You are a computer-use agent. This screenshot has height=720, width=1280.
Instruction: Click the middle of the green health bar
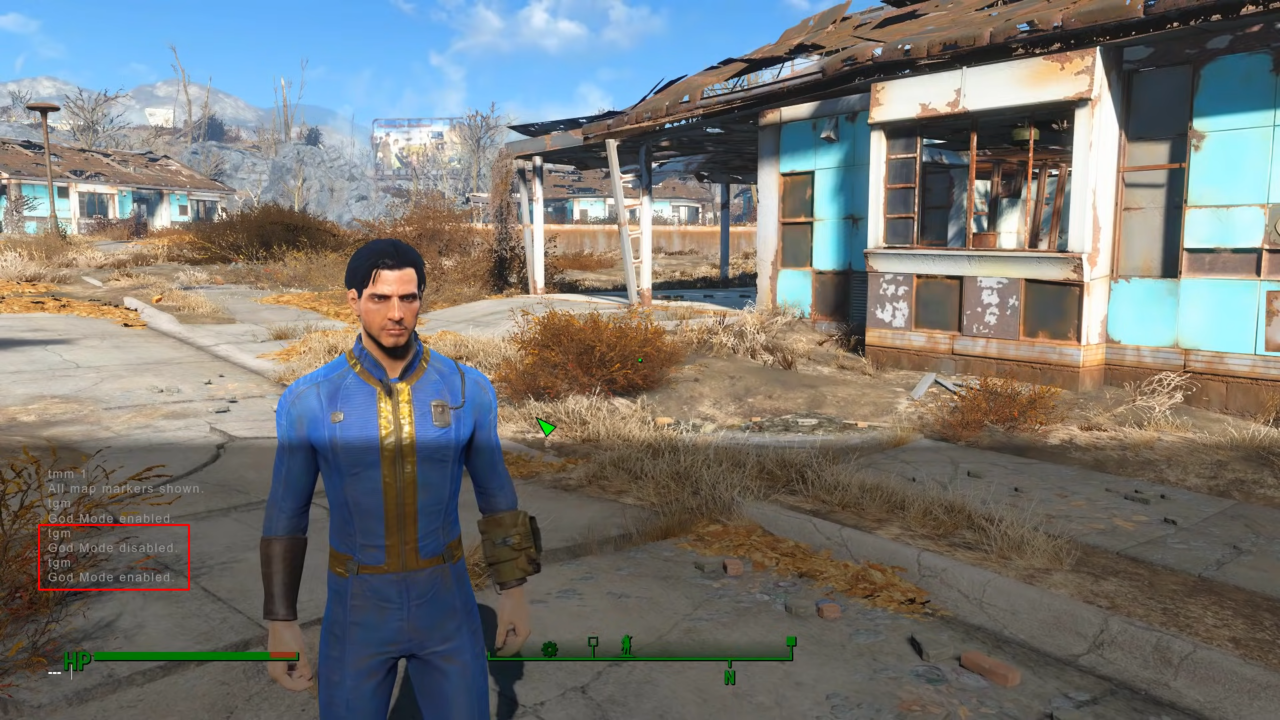click(x=180, y=658)
